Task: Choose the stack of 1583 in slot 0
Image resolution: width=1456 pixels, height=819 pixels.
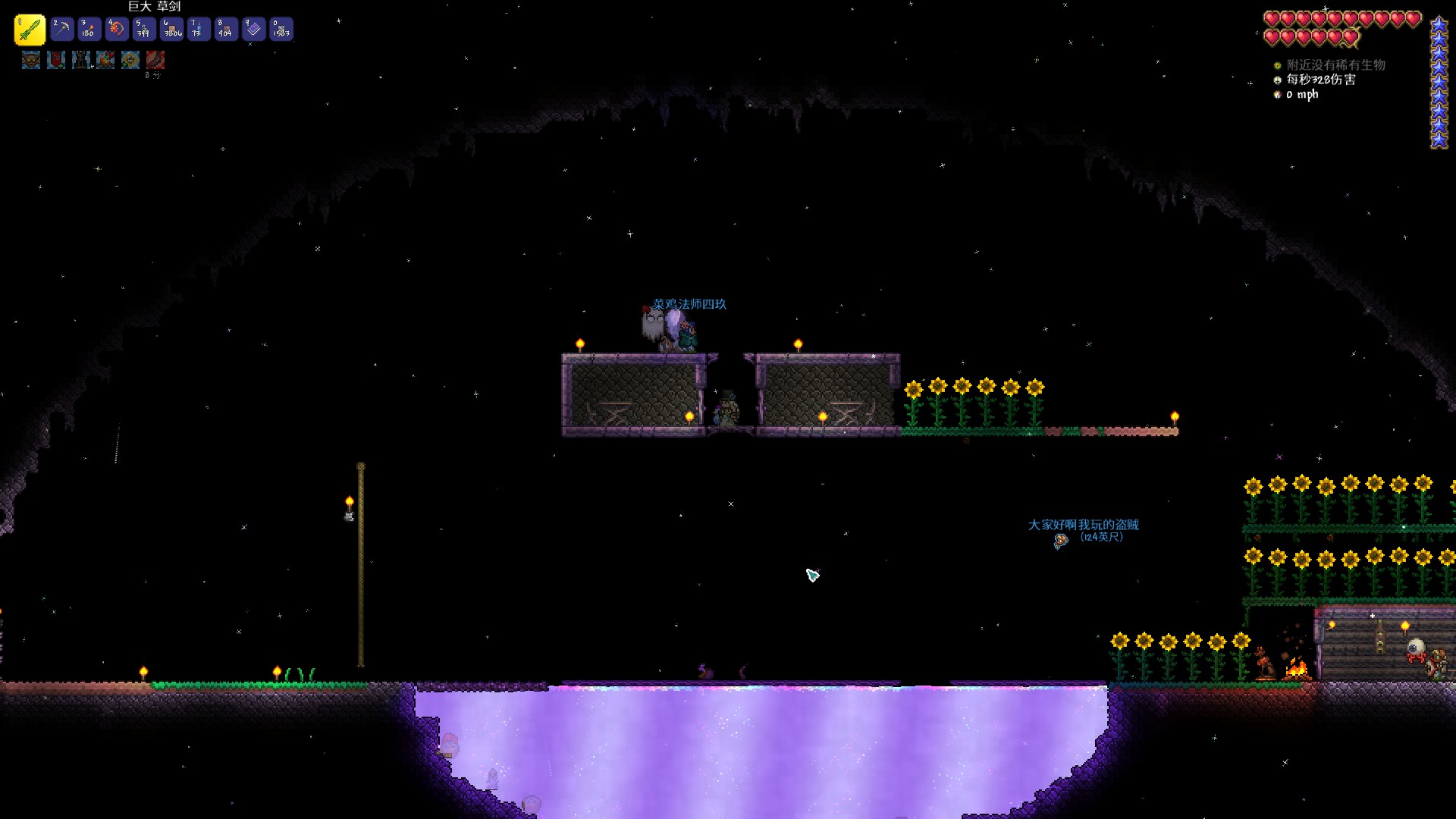Action: pyautogui.click(x=281, y=30)
